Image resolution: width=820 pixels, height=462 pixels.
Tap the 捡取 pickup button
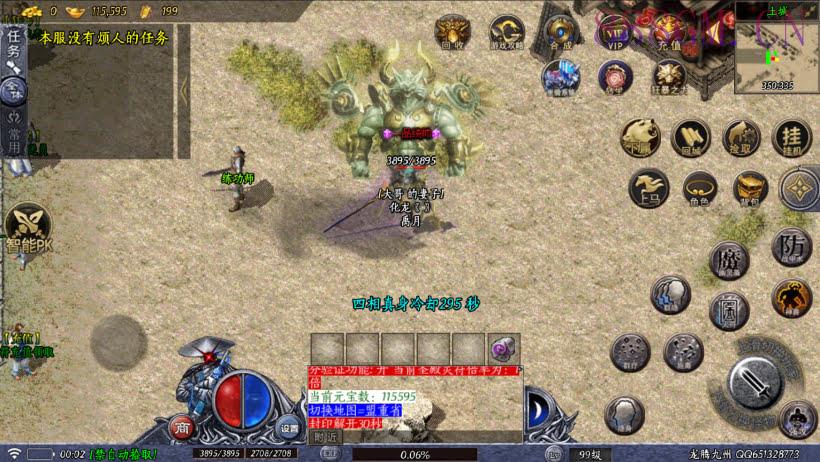click(x=741, y=137)
